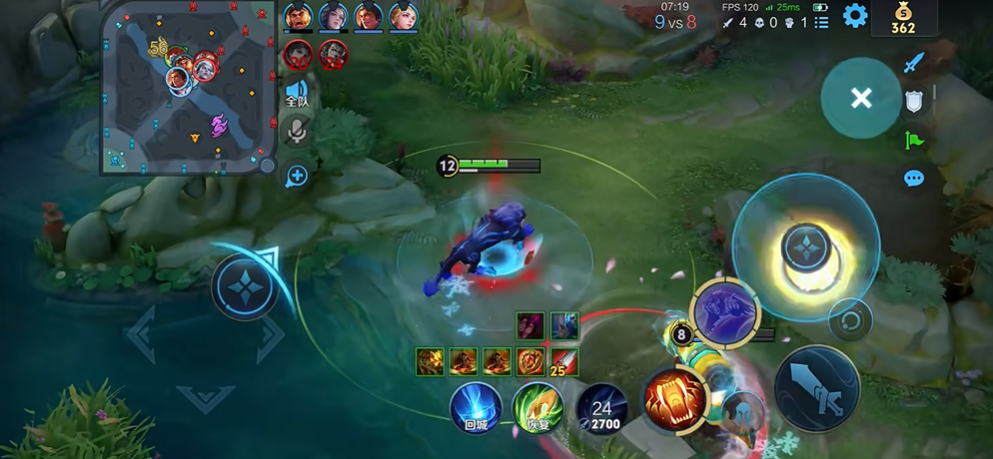The image size is (993, 459).
Task: Activate the 恢复 heal spell
Action: (x=538, y=407)
